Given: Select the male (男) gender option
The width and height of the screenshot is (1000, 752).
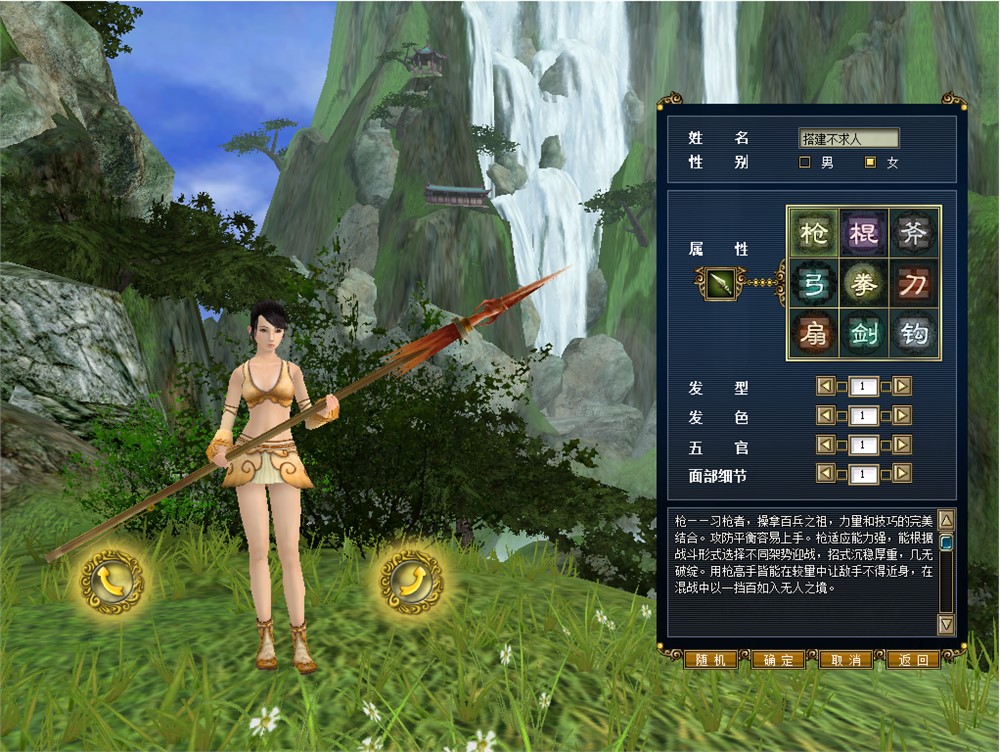Looking at the screenshot, I should coord(804,162).
